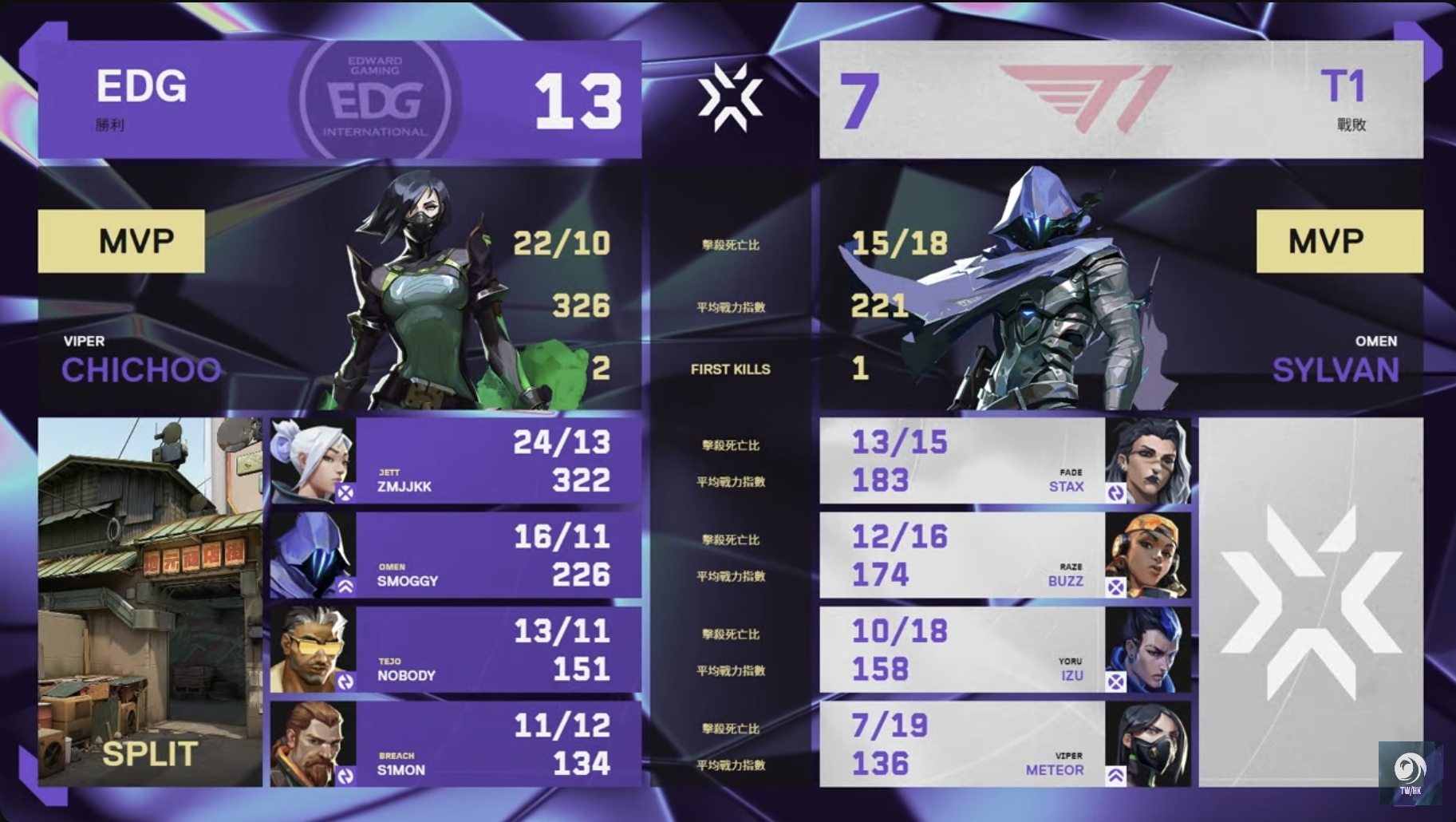Click Fade agent portrait next to STAX

(x=1149, y=459)
